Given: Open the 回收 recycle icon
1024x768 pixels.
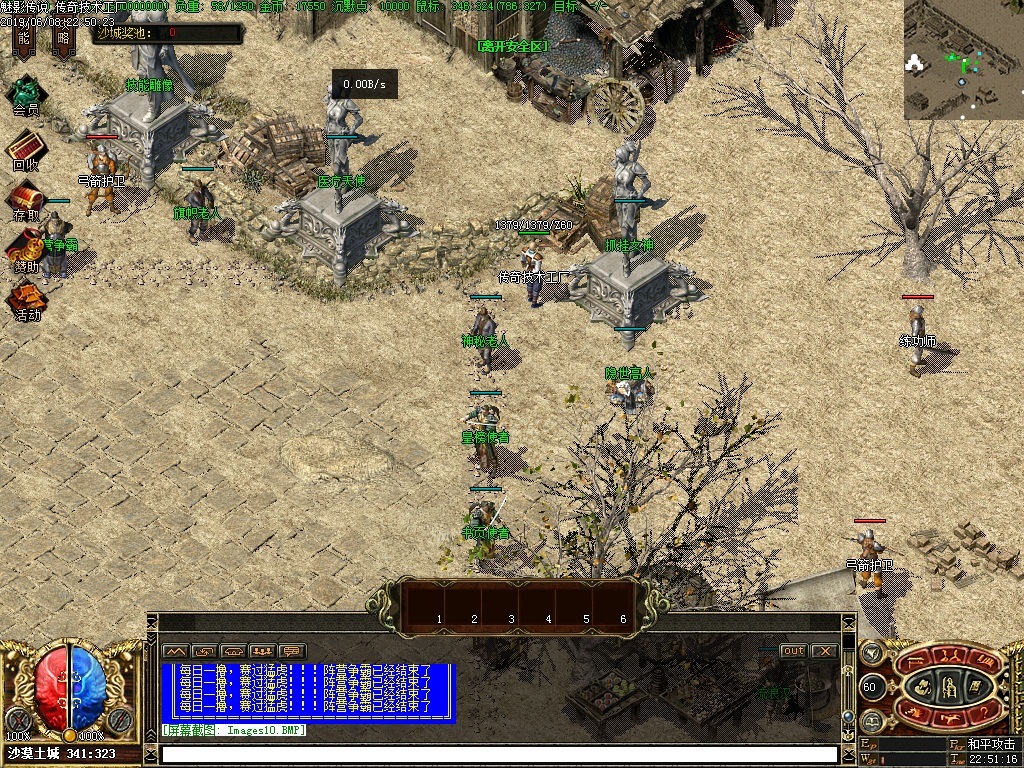Looking at the screenshot, I should pos(26,148).
